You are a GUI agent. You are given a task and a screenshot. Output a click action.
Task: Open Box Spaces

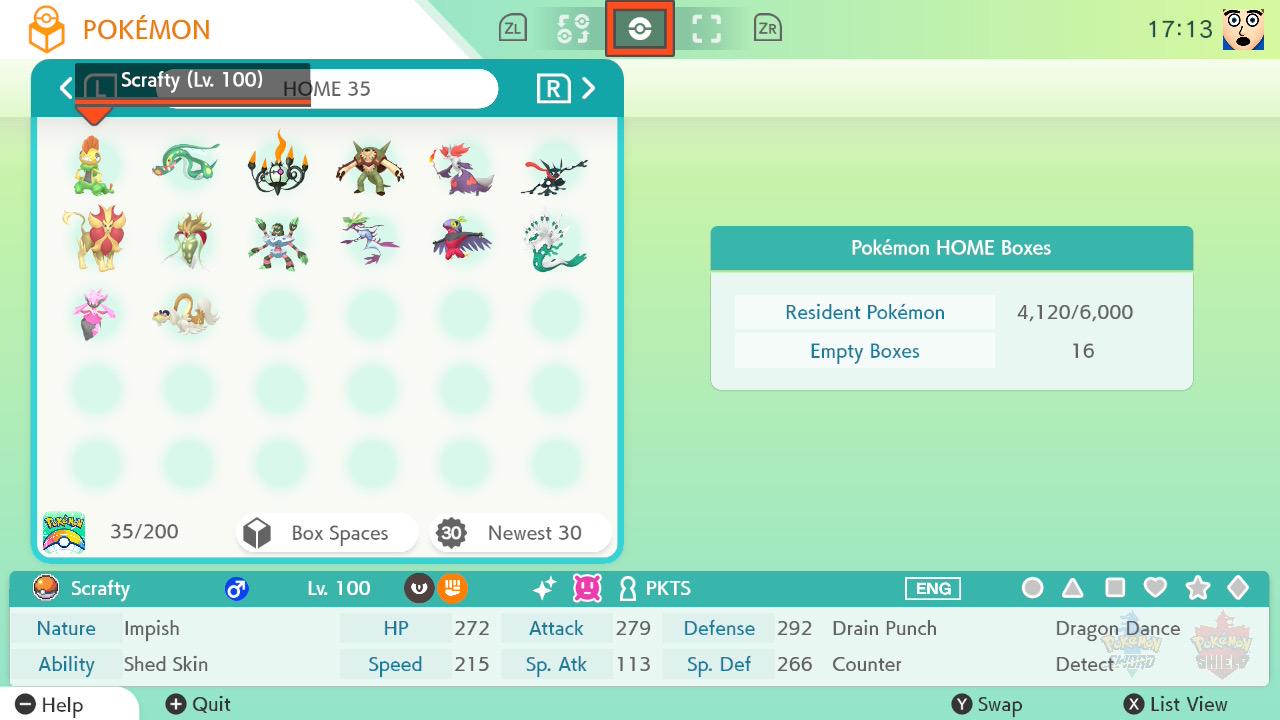click(x=326, y=533)
